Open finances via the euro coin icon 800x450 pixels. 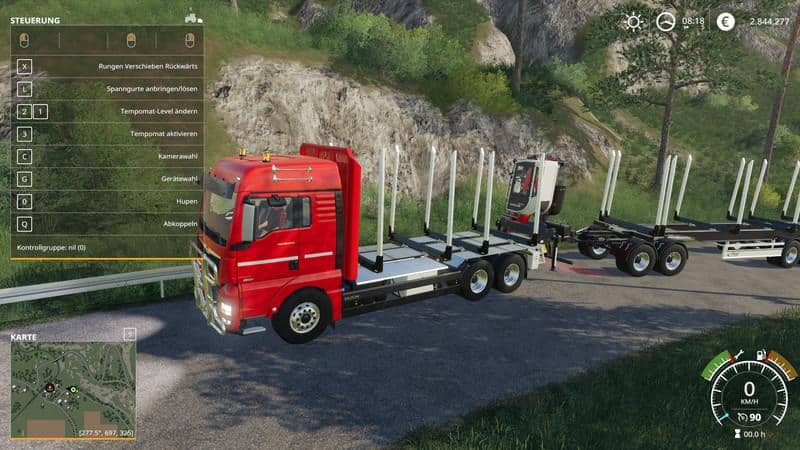[725, 21]
